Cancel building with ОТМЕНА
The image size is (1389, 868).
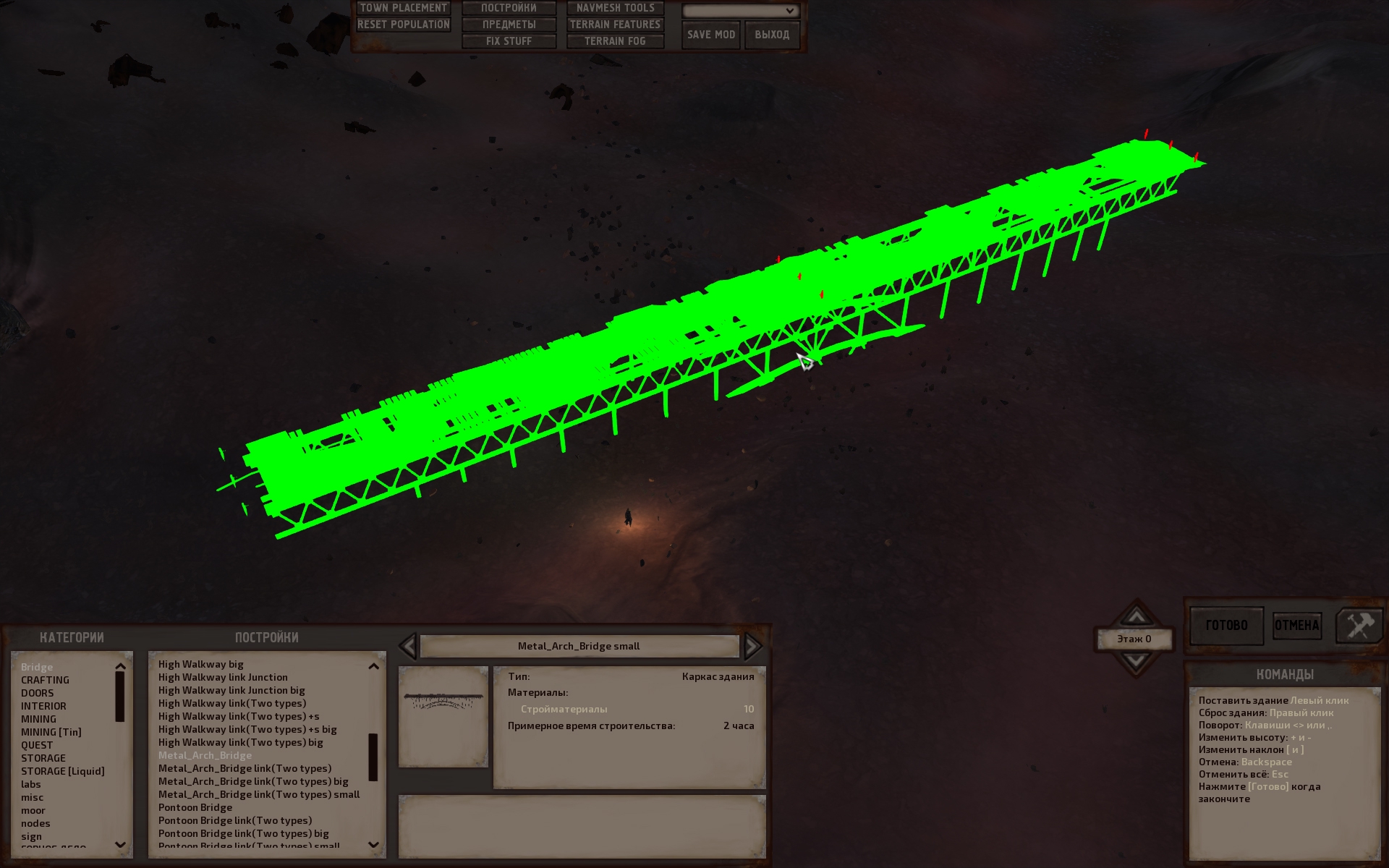point(1296,625)
